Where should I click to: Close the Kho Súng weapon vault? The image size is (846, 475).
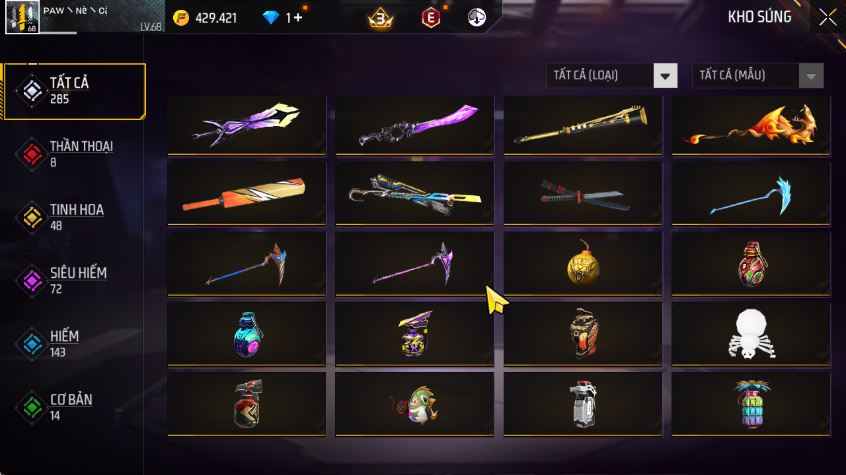[x=827, y=17]
